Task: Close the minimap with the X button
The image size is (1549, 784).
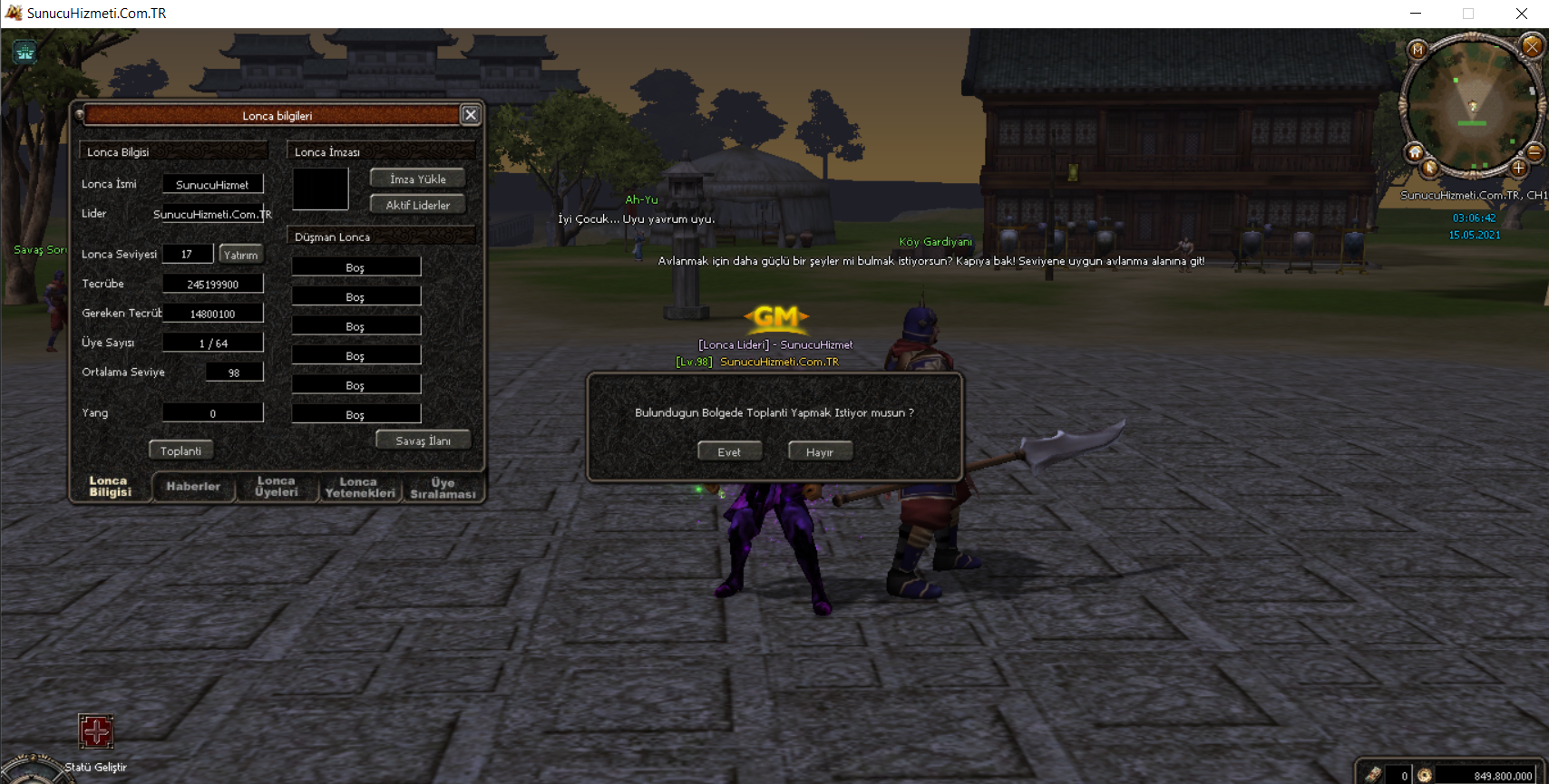Action: pyautogui.click(x=1533, y=46)
